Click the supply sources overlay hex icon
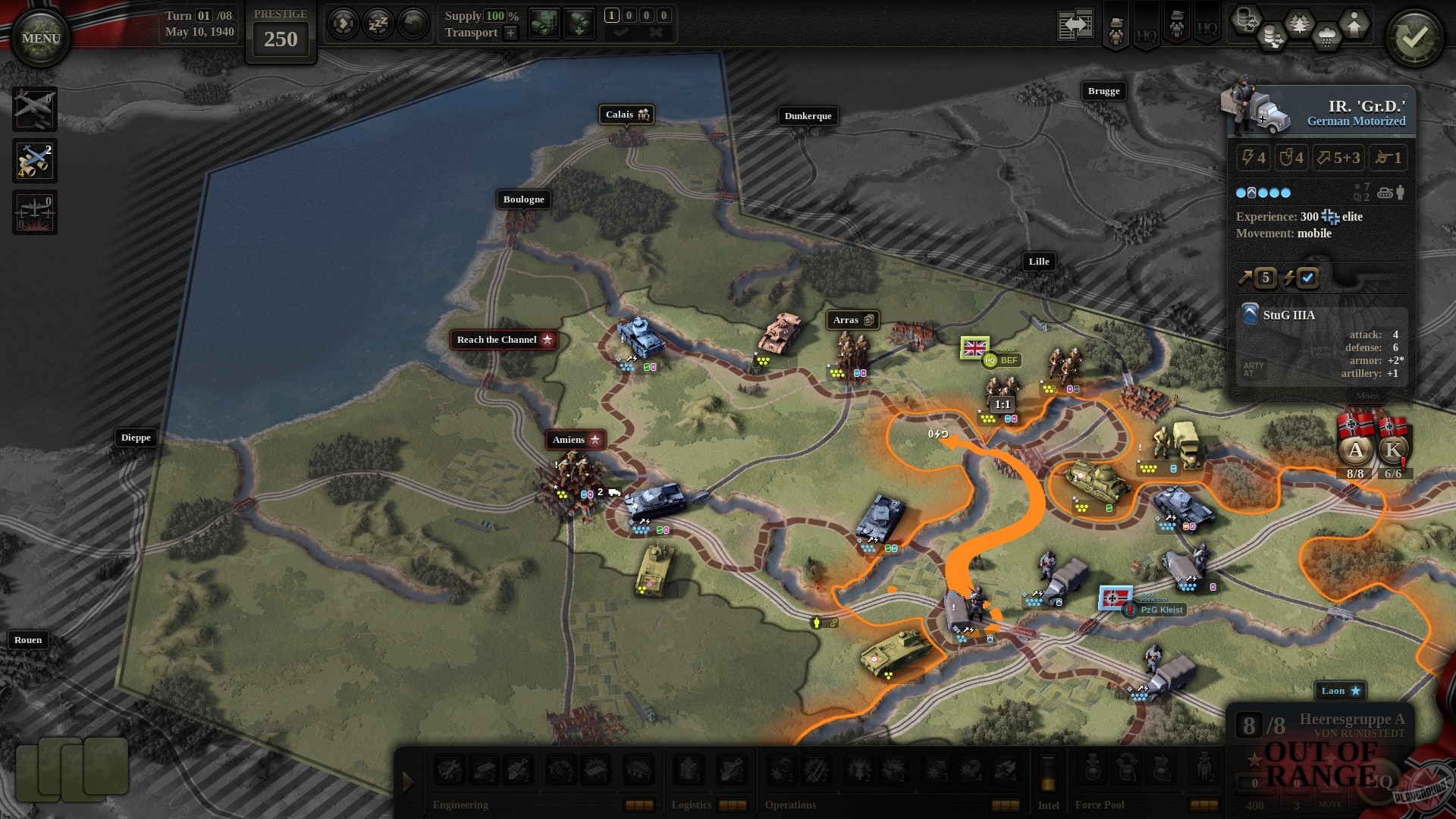The image size is (1456, 819). 1245,20
